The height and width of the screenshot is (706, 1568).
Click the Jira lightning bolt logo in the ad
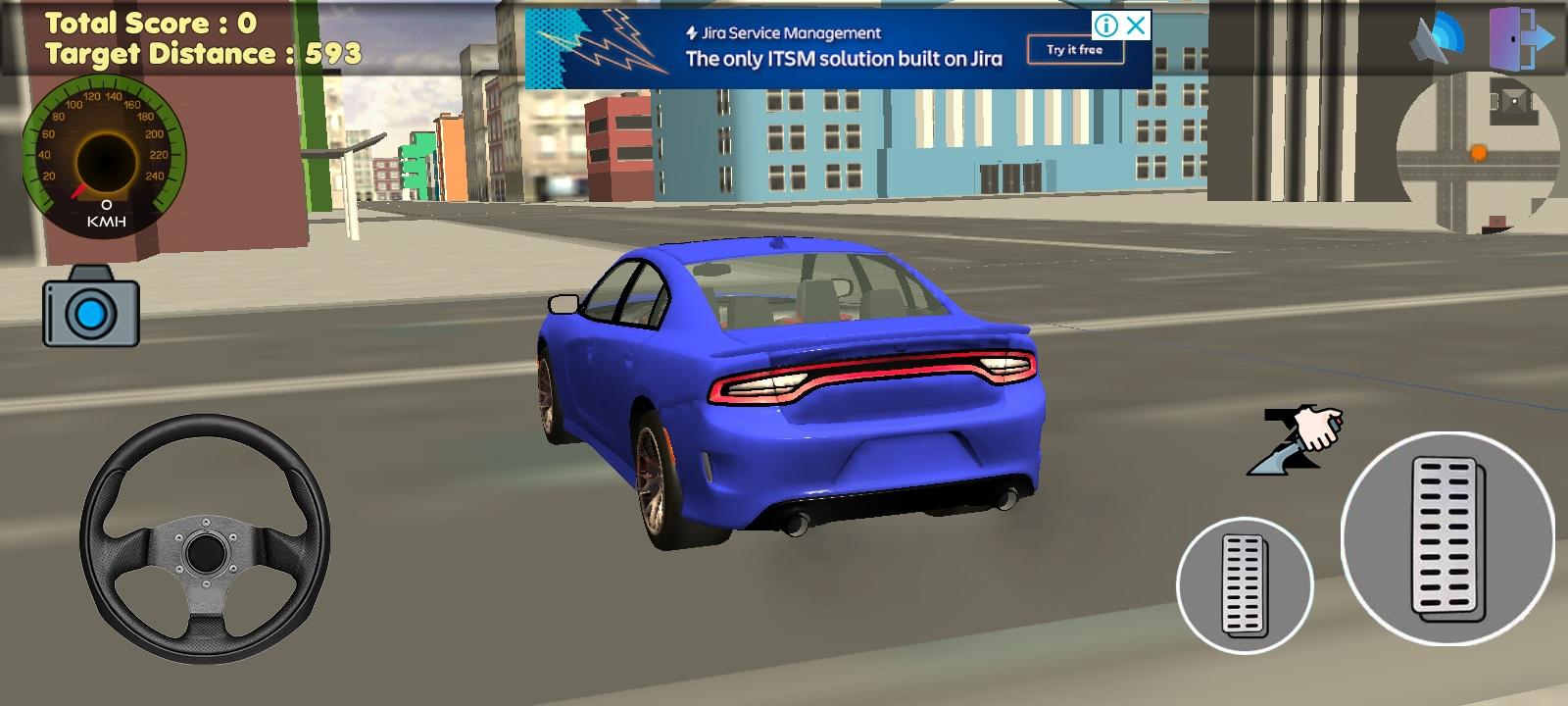692,32
